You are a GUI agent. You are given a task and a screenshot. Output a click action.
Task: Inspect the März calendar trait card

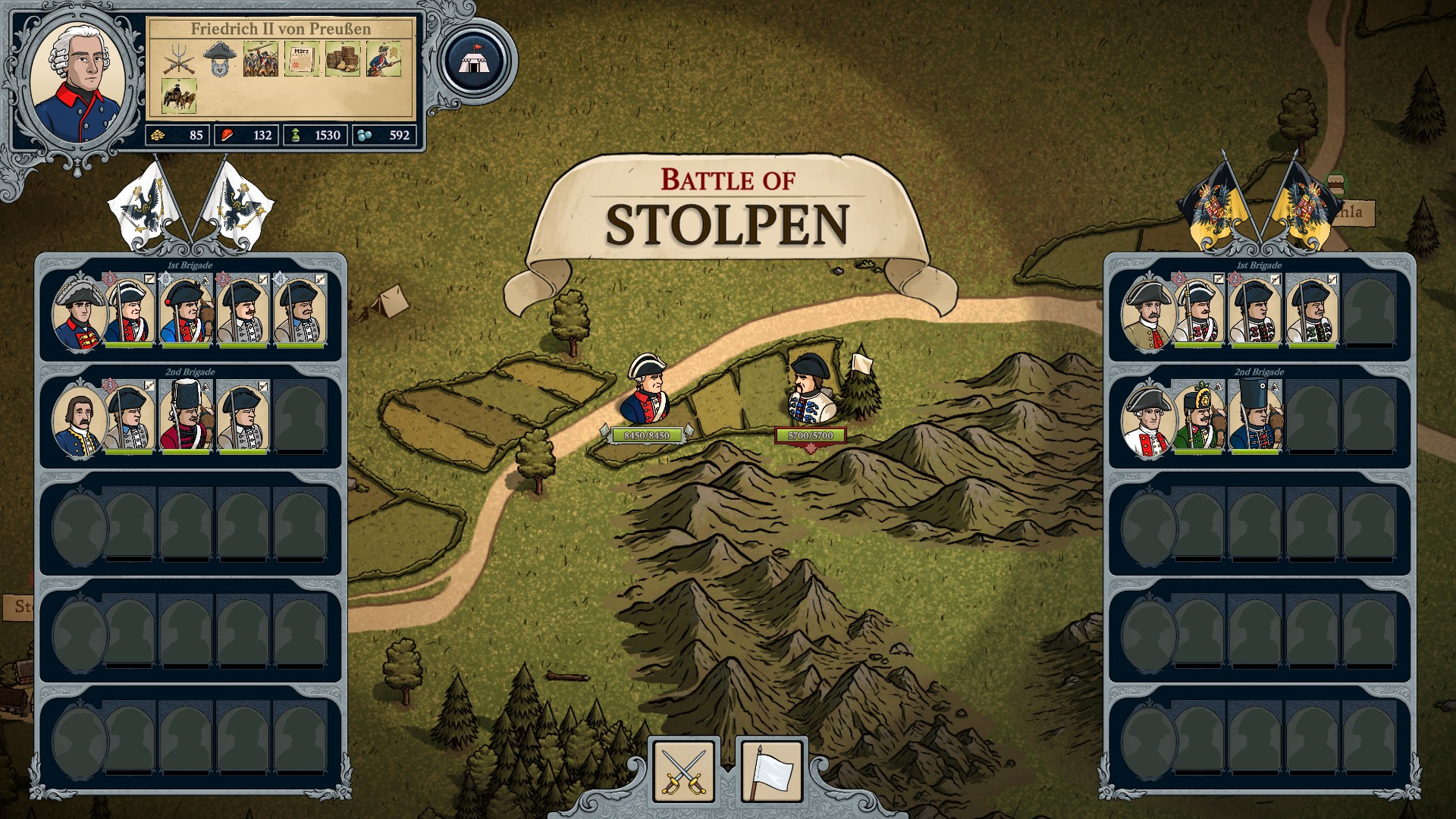point(302,59)
